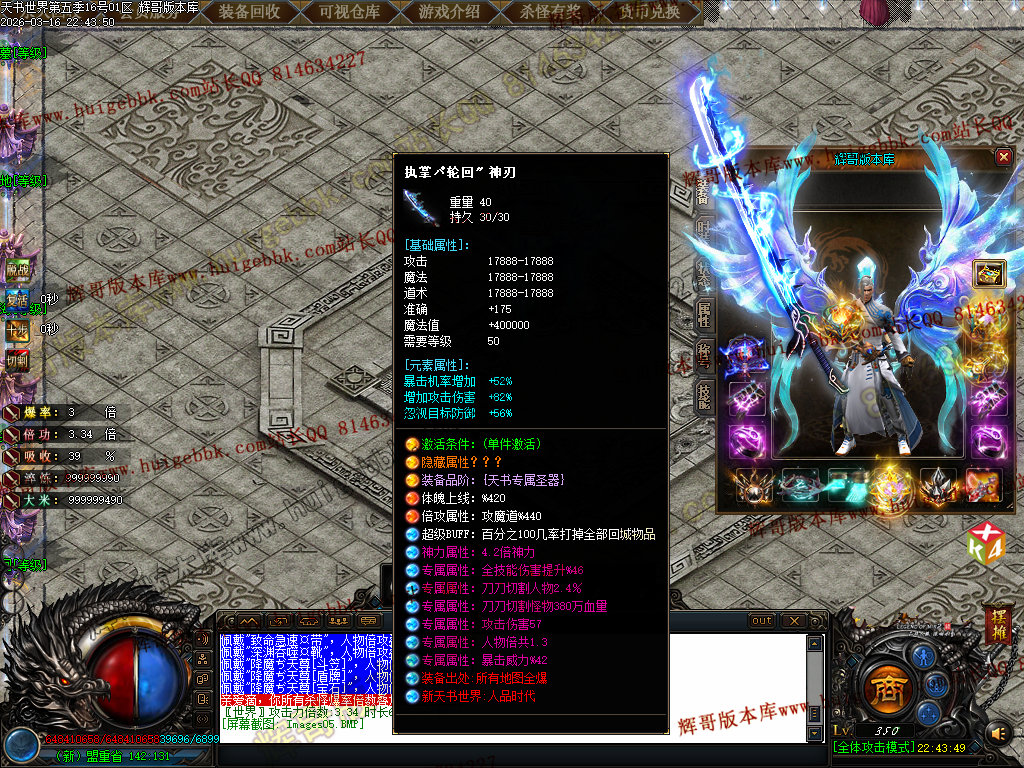Click the chat window out button
This screenshot has width=1024, height=768.
point(763,621)
